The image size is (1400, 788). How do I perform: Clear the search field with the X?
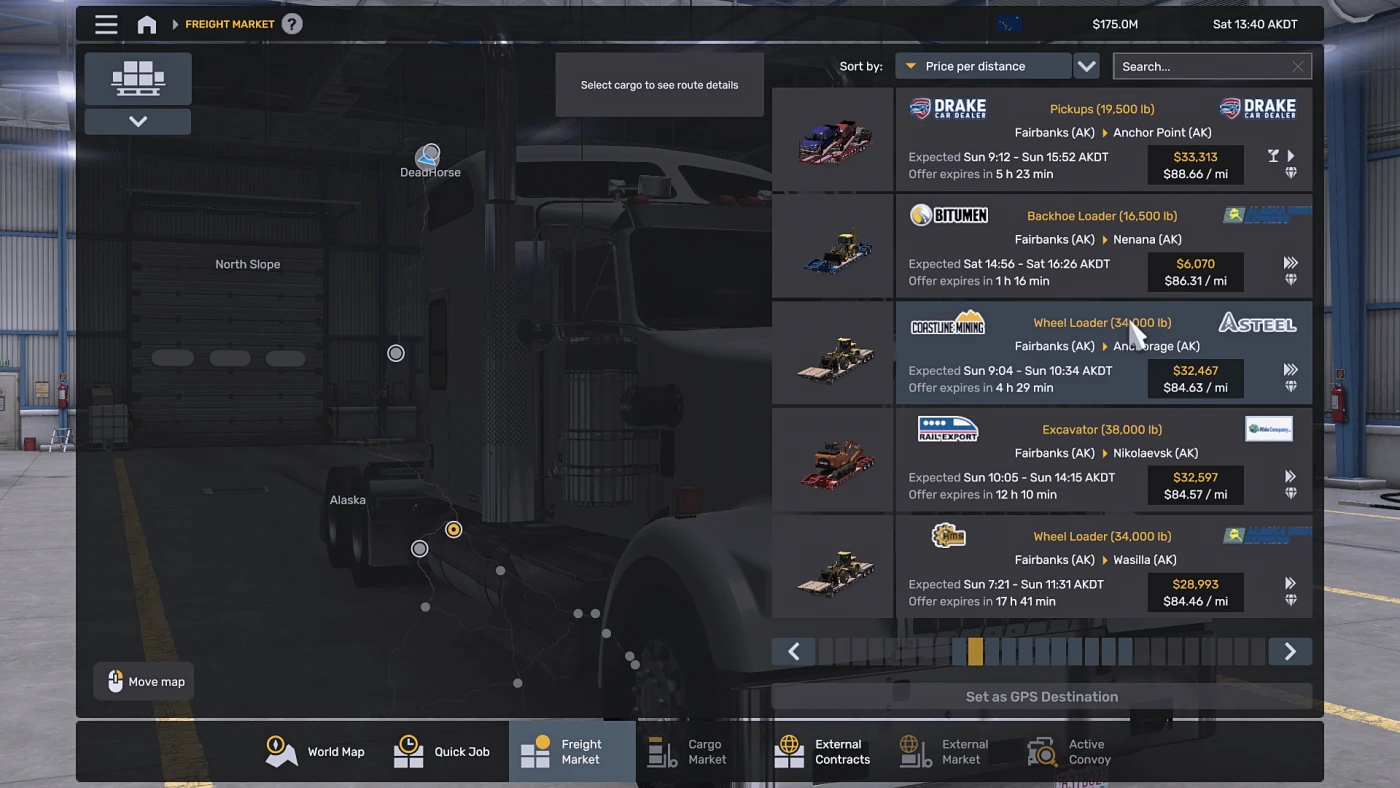click(1297, 65)
